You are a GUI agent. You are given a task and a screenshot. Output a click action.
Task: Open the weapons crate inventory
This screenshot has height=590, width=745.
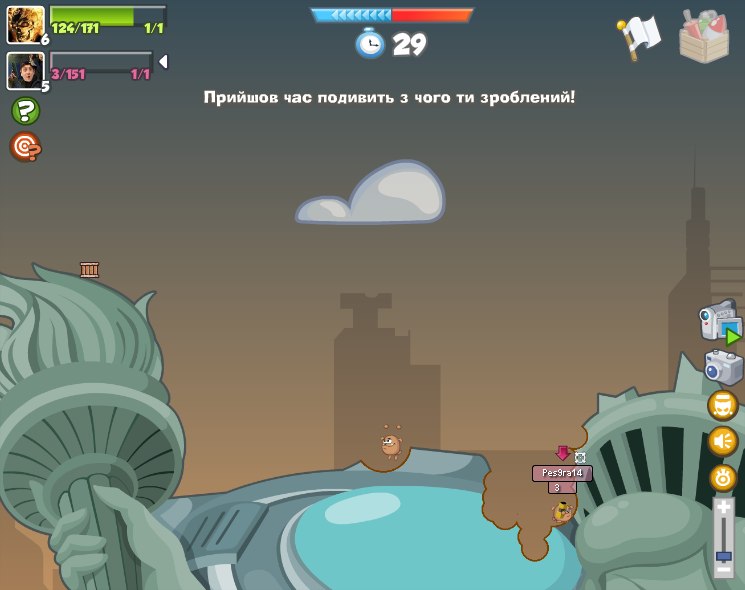click(x=704, y=37)
